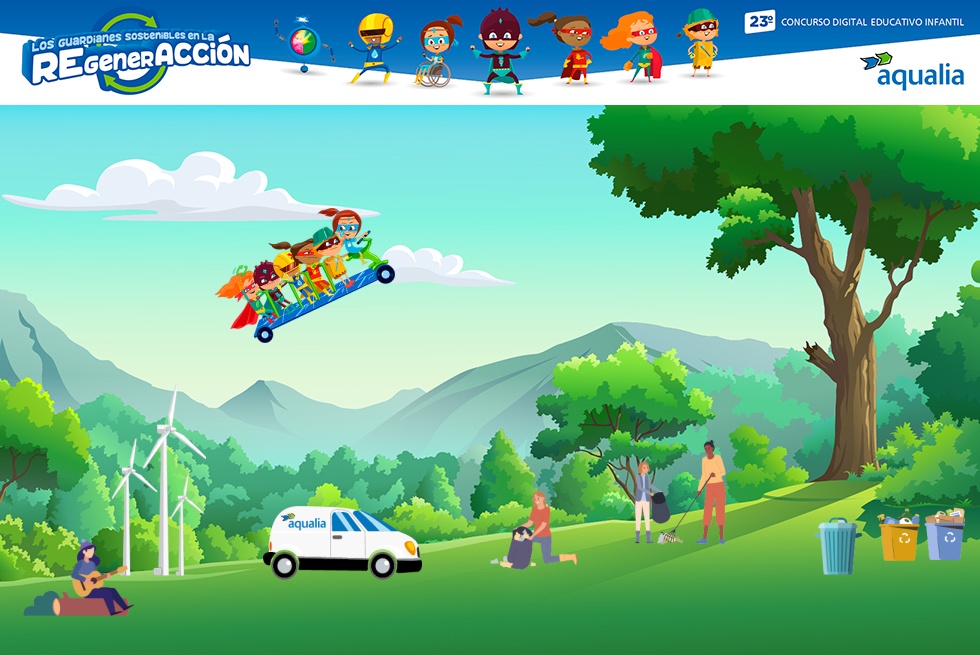Click the REgenerACCIÓN game logo
Image resolution: width=980 pixels, height=655 pixels.
point(136,55)
